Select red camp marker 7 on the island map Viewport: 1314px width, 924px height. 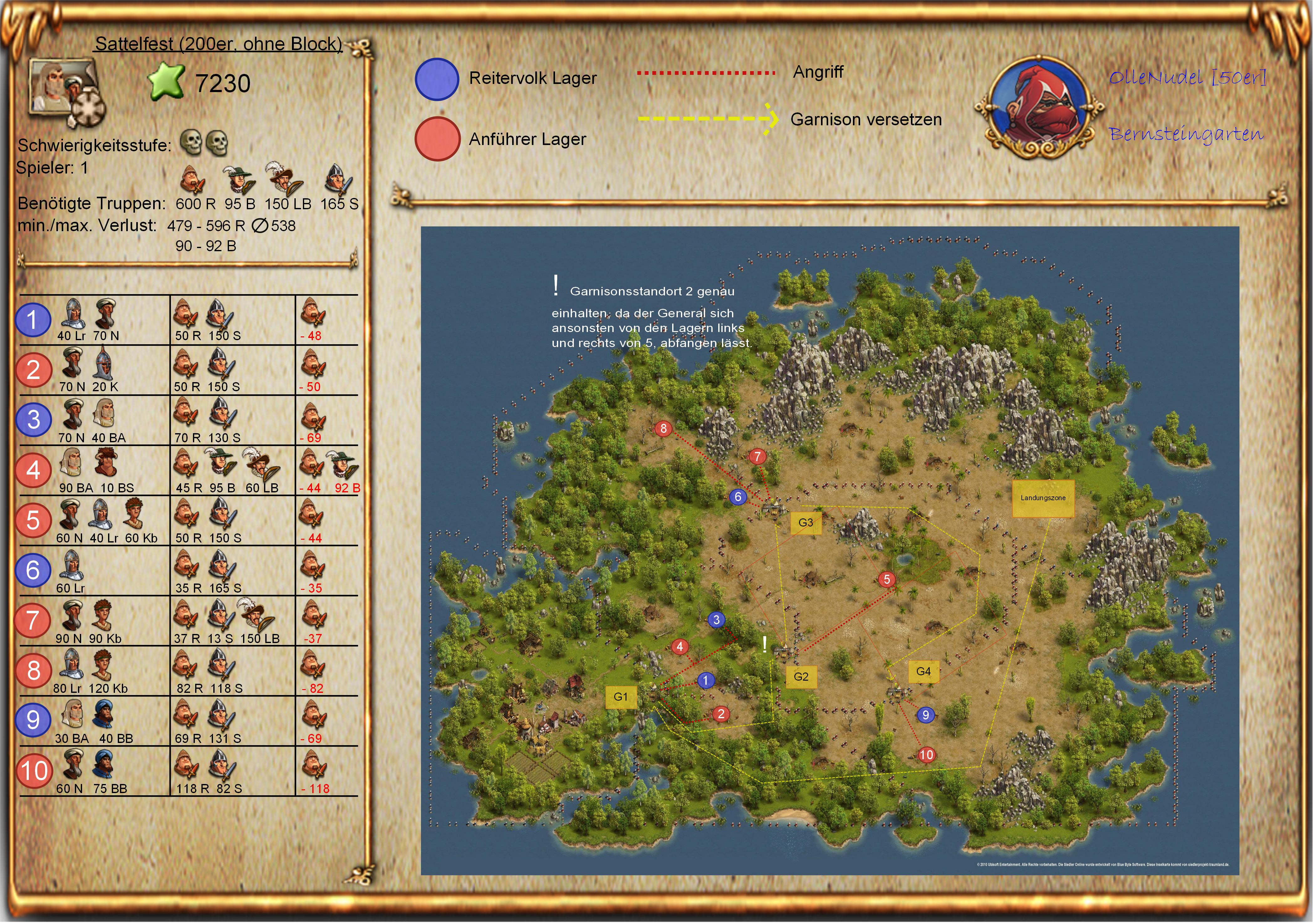click(758, 457)
